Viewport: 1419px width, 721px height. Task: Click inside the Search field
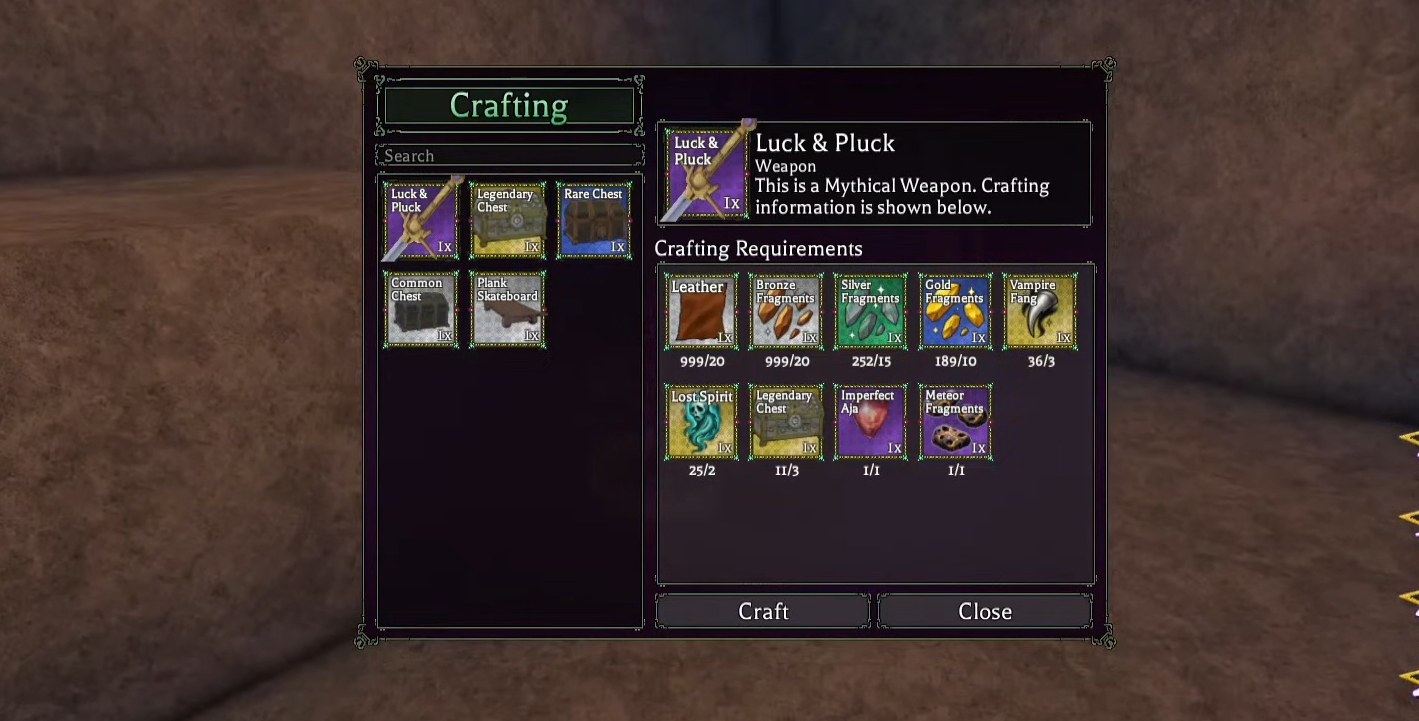click(x=508, y=155)
